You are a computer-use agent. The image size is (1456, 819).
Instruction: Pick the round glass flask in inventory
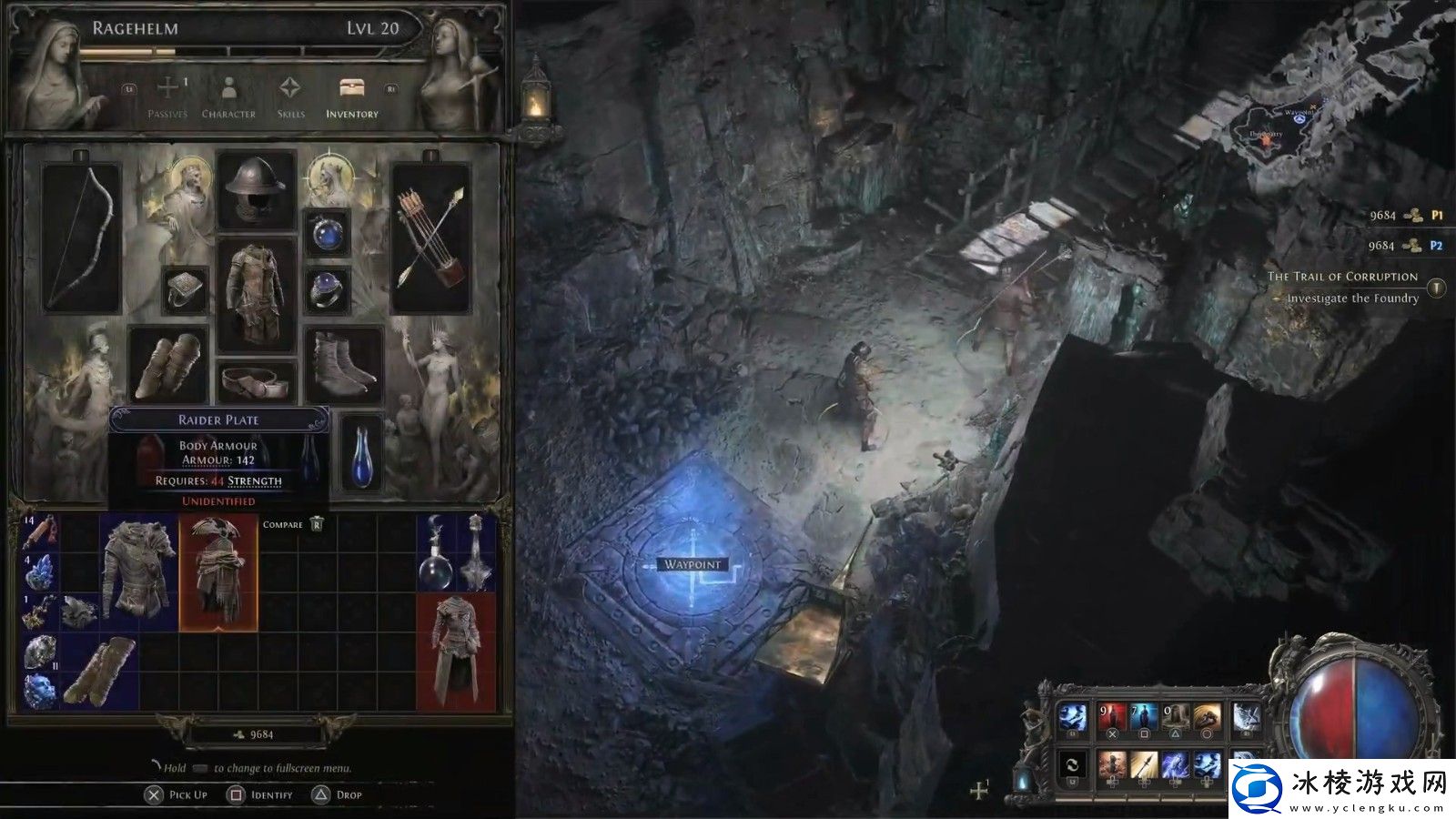[435, 555]
